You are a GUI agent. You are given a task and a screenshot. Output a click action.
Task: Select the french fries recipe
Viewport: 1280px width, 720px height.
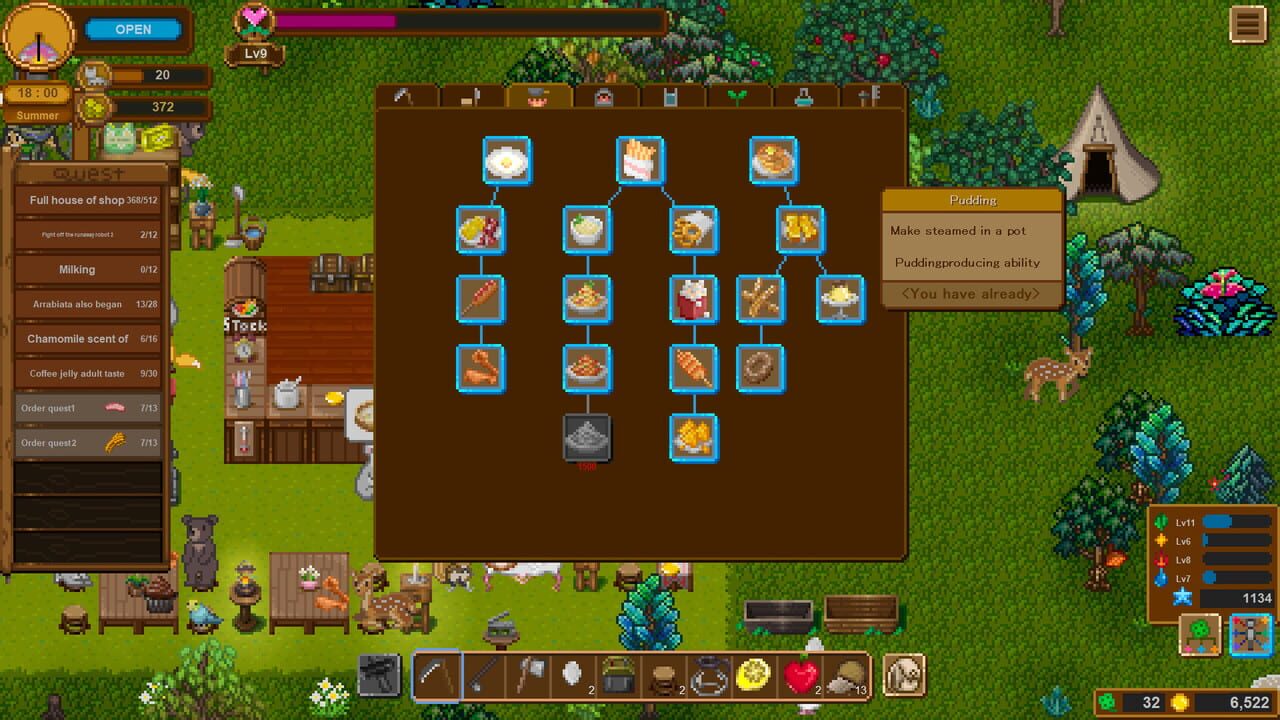[640, 160]
